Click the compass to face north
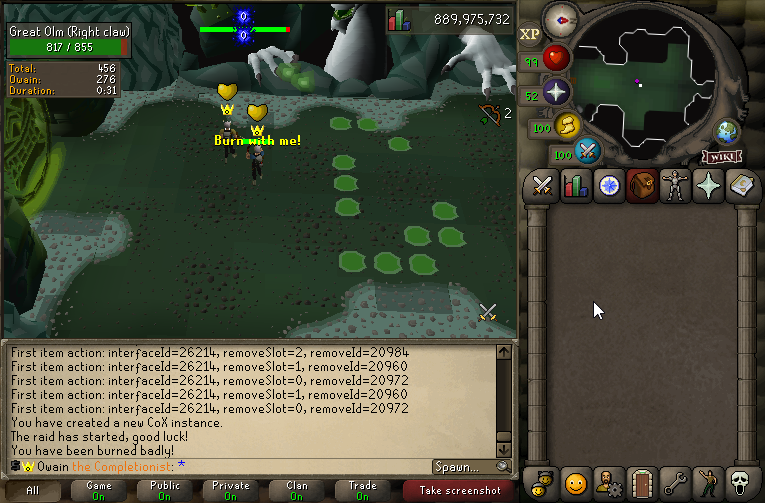Viewport: 765px width, 503px height. [x=561, y=19]
